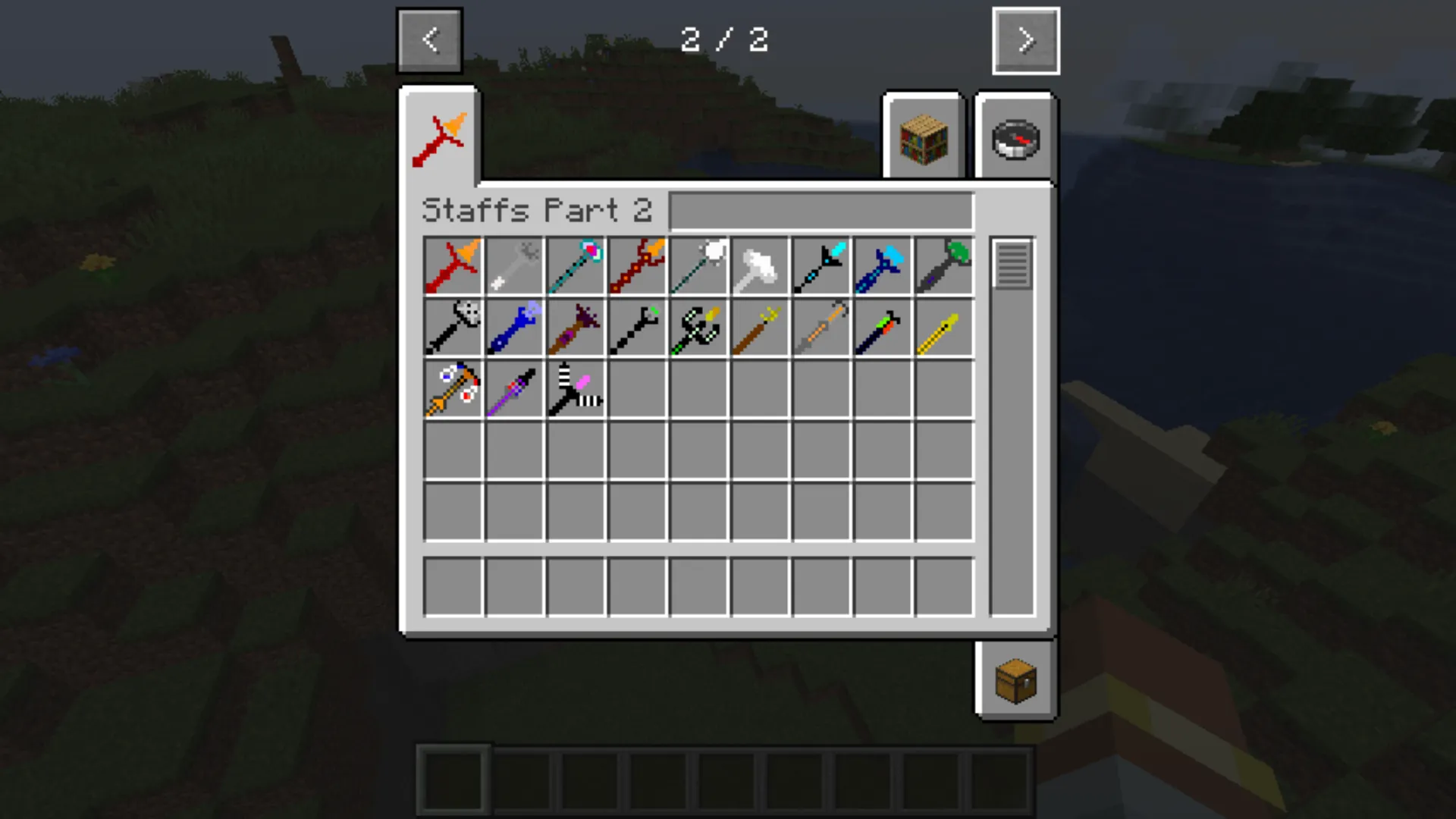Pick the blue wand beside the skull mace
The height and width of the screenshot is (819, 1456).
point(514,327)
